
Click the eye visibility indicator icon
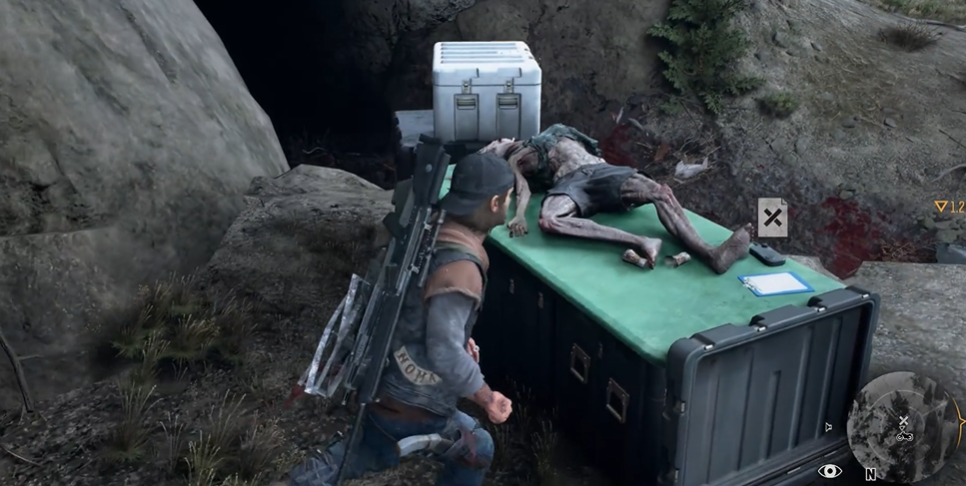click(829, 471)
